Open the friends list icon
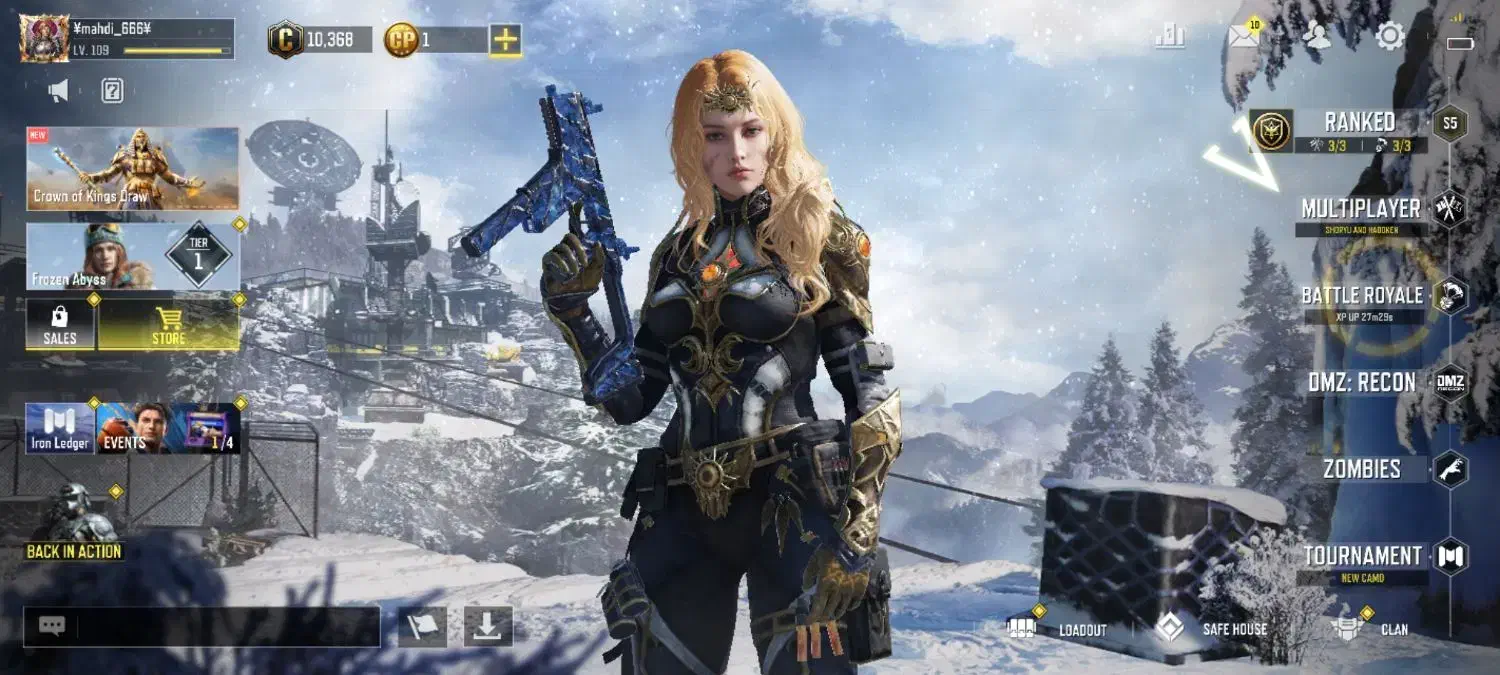This screenshot has height=675, width=1500. (x=1318, y=37)
